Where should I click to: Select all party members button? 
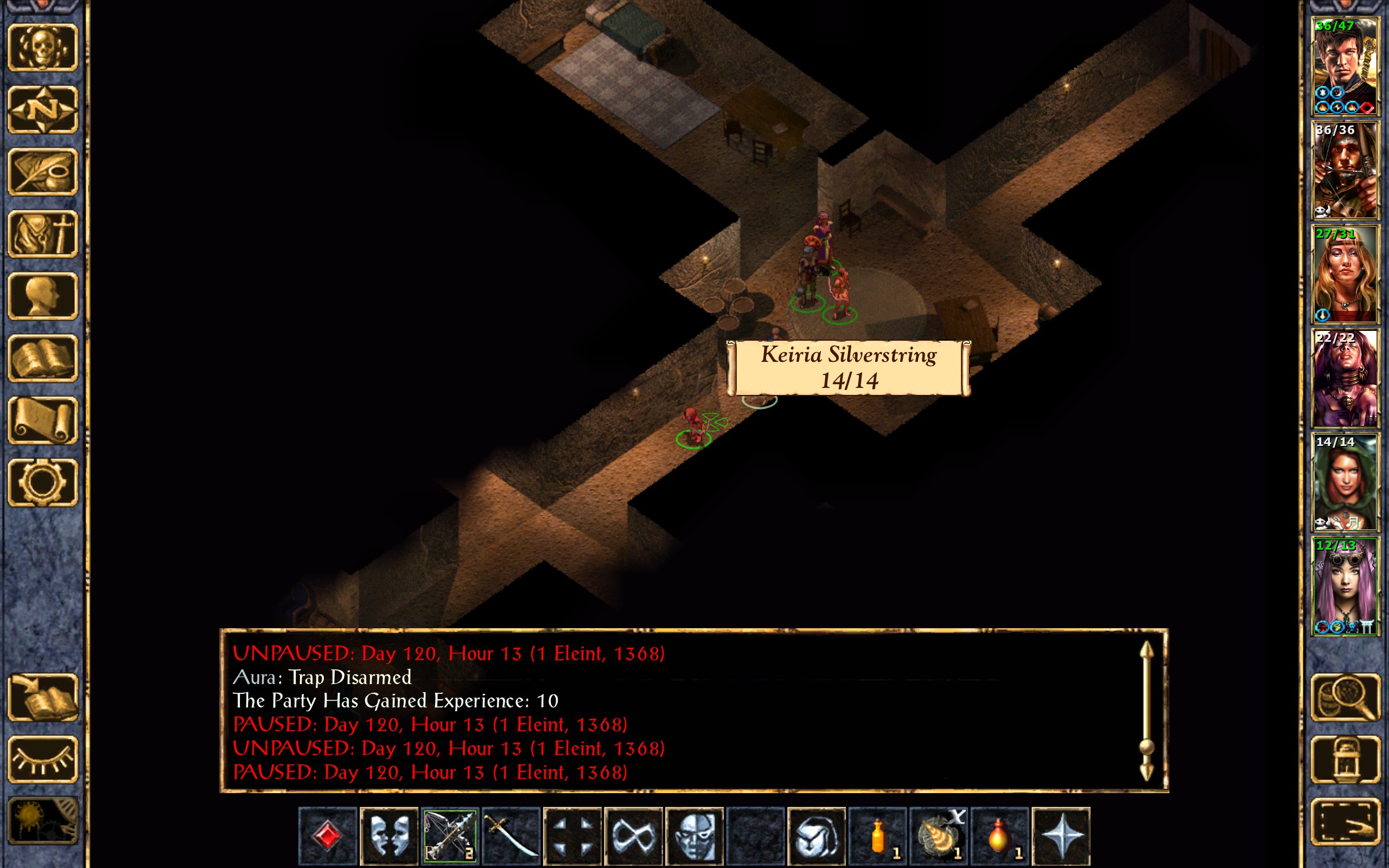point(1346,821)
